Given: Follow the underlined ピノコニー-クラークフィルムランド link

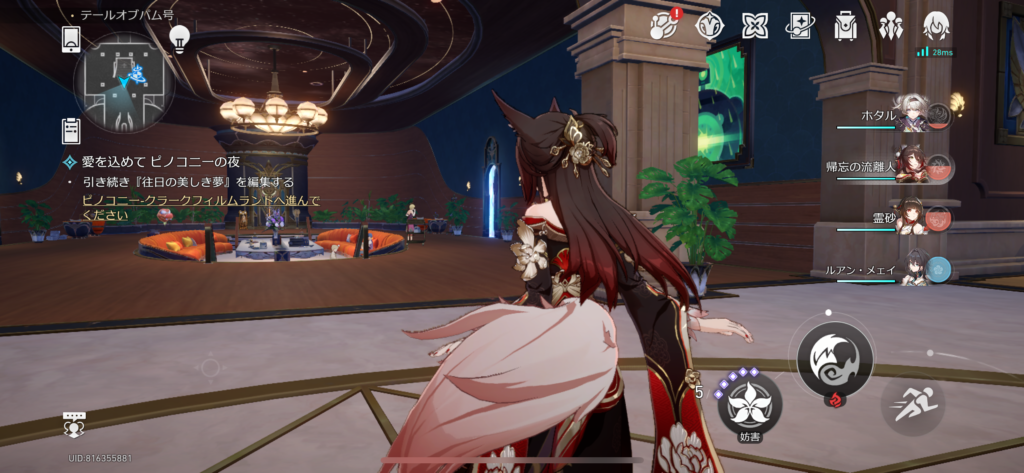Looking at the screenshot, I should [200, 201].
